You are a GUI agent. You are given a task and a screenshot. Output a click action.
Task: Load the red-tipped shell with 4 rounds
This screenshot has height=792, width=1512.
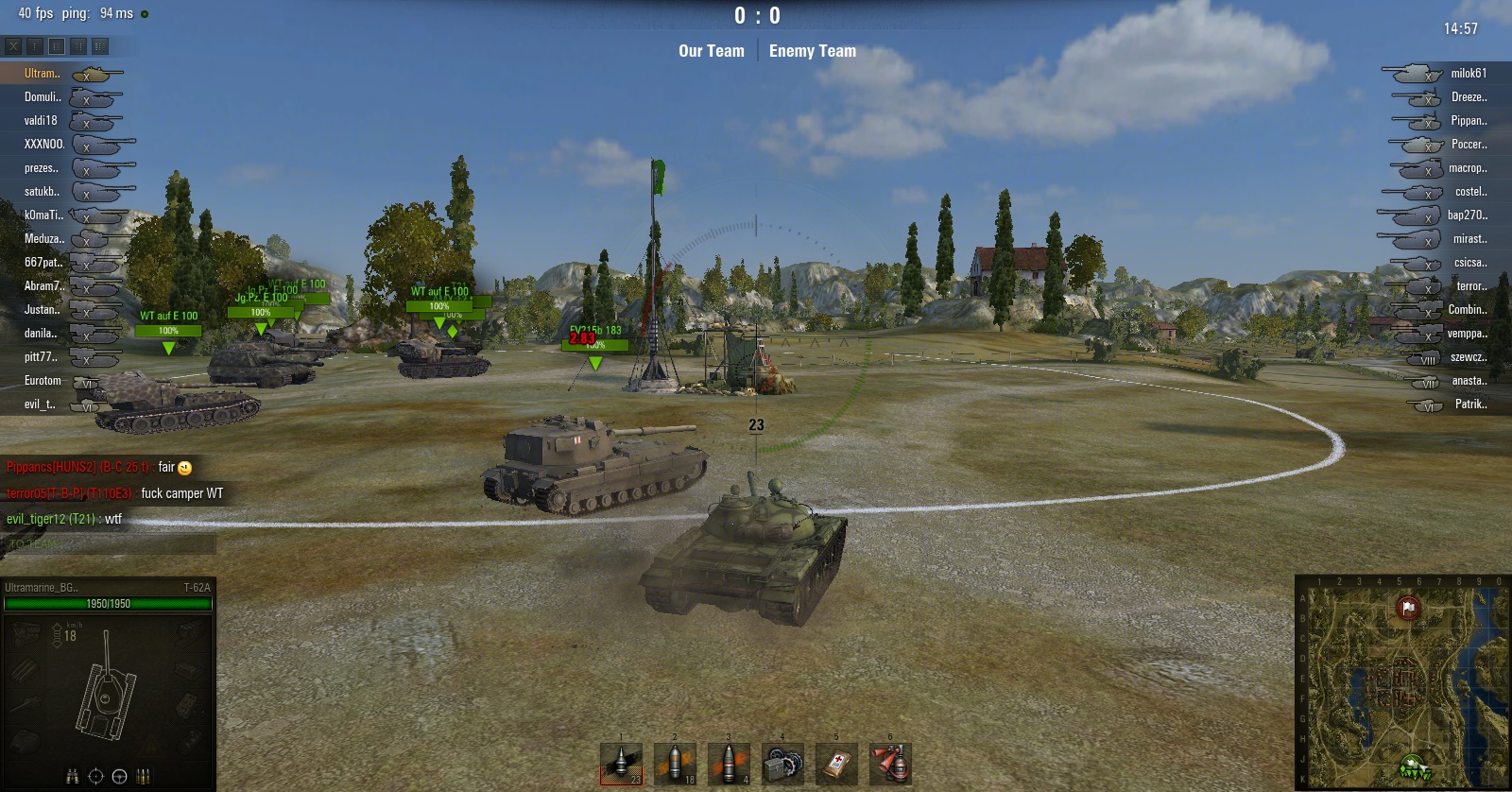click(729, 764)
